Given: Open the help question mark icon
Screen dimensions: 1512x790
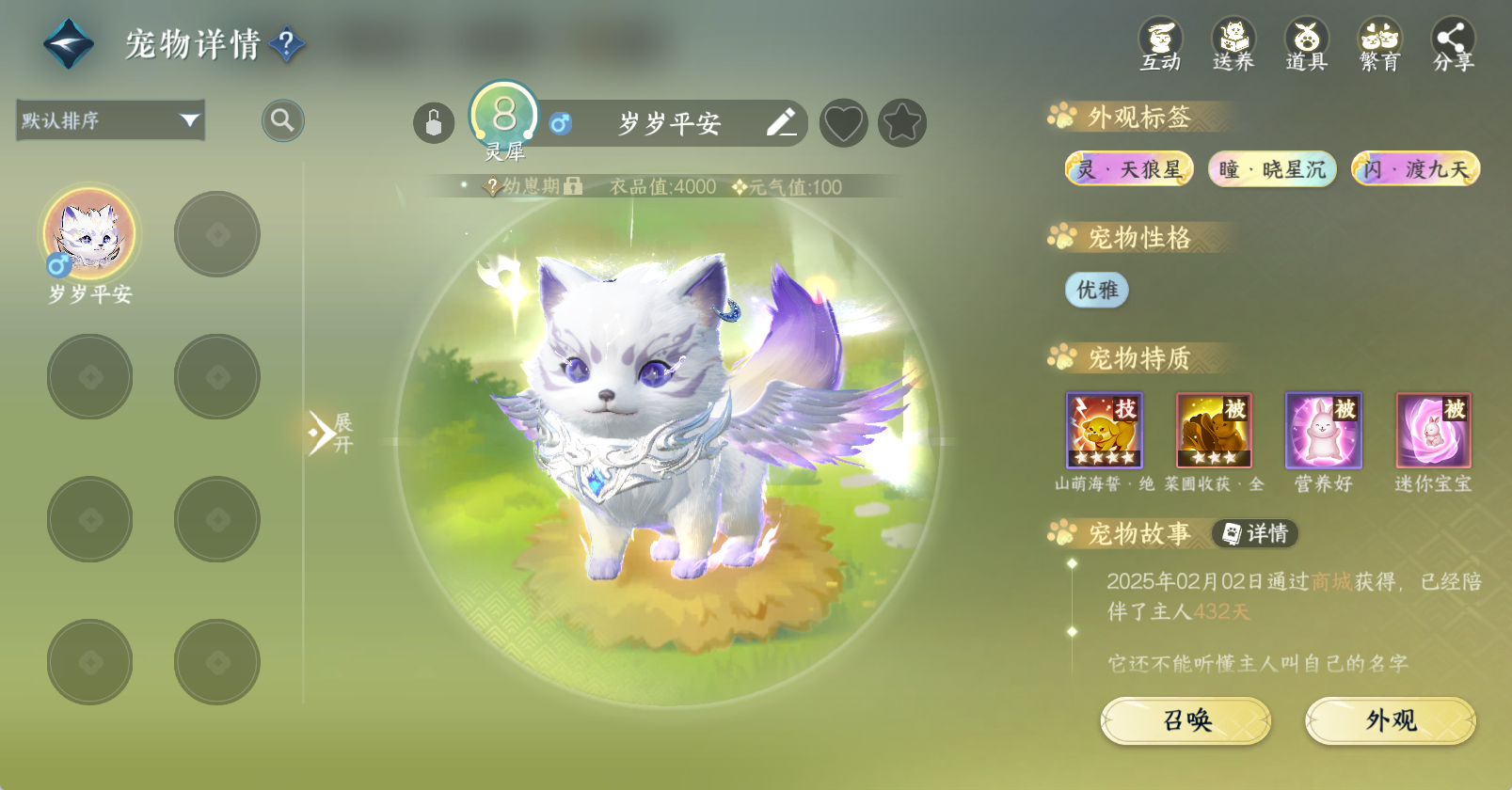Looking at the screenshot, I should pyautogui.click(x=287, y=43).
